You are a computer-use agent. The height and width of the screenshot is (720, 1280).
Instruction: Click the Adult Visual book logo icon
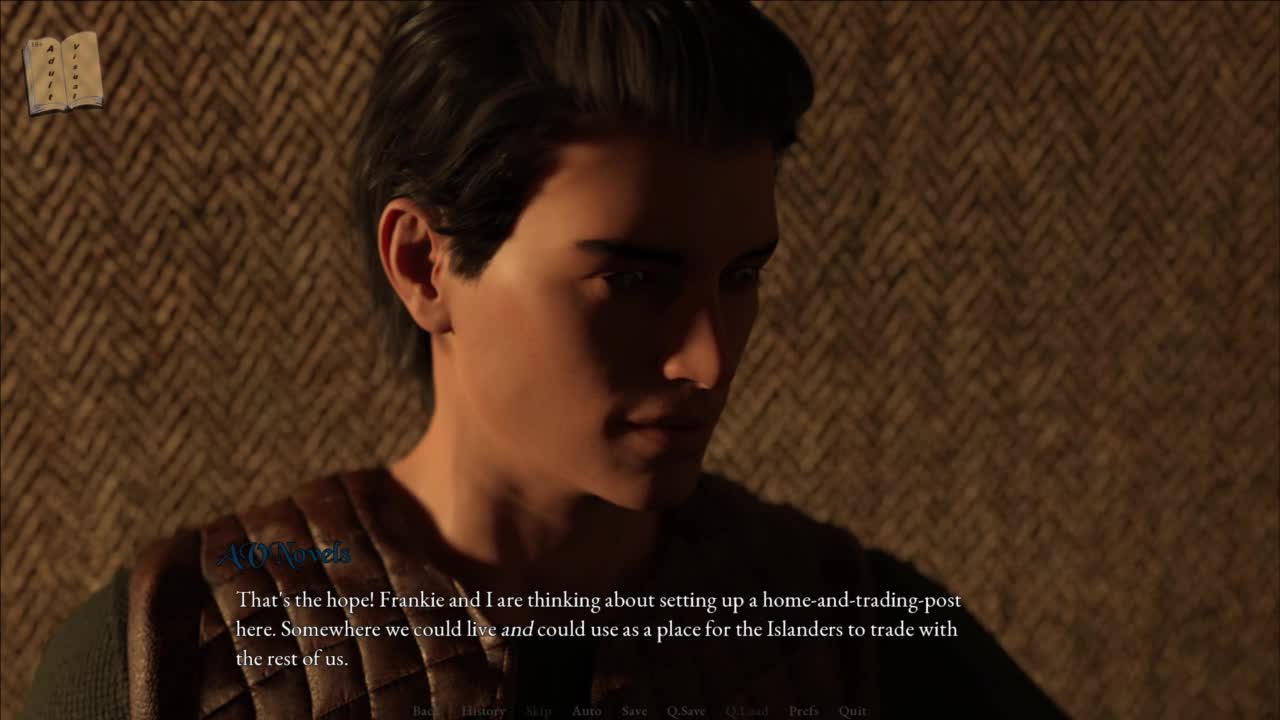[63, 72]
